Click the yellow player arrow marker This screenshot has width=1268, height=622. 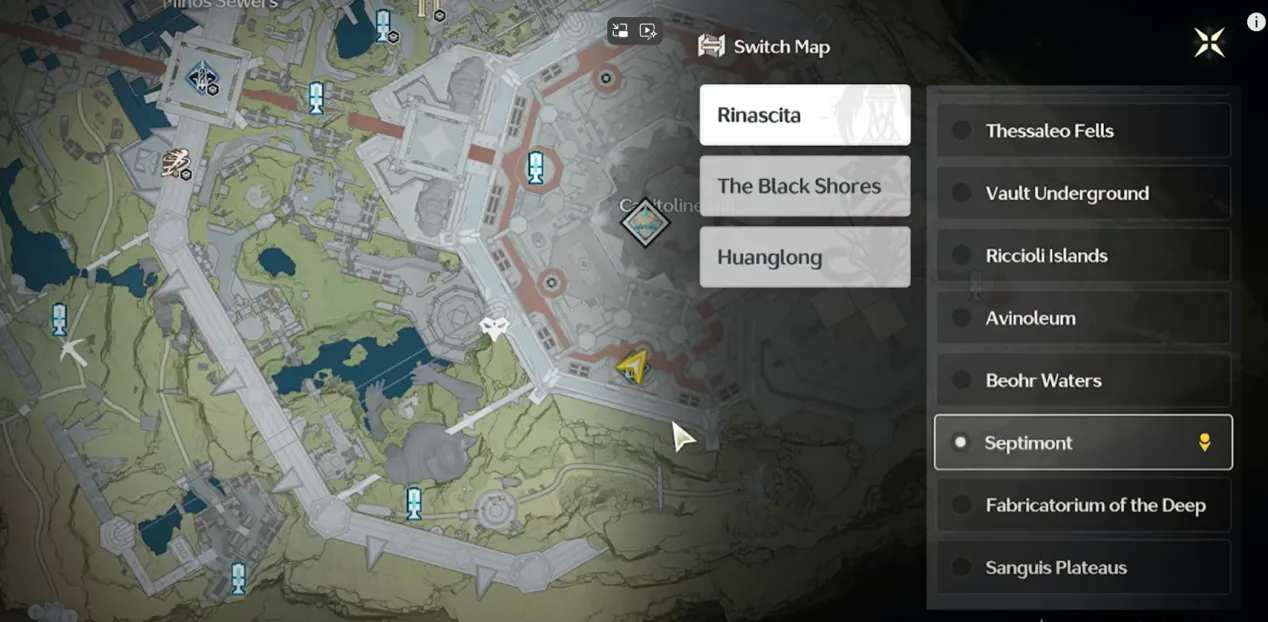(632, 367)
